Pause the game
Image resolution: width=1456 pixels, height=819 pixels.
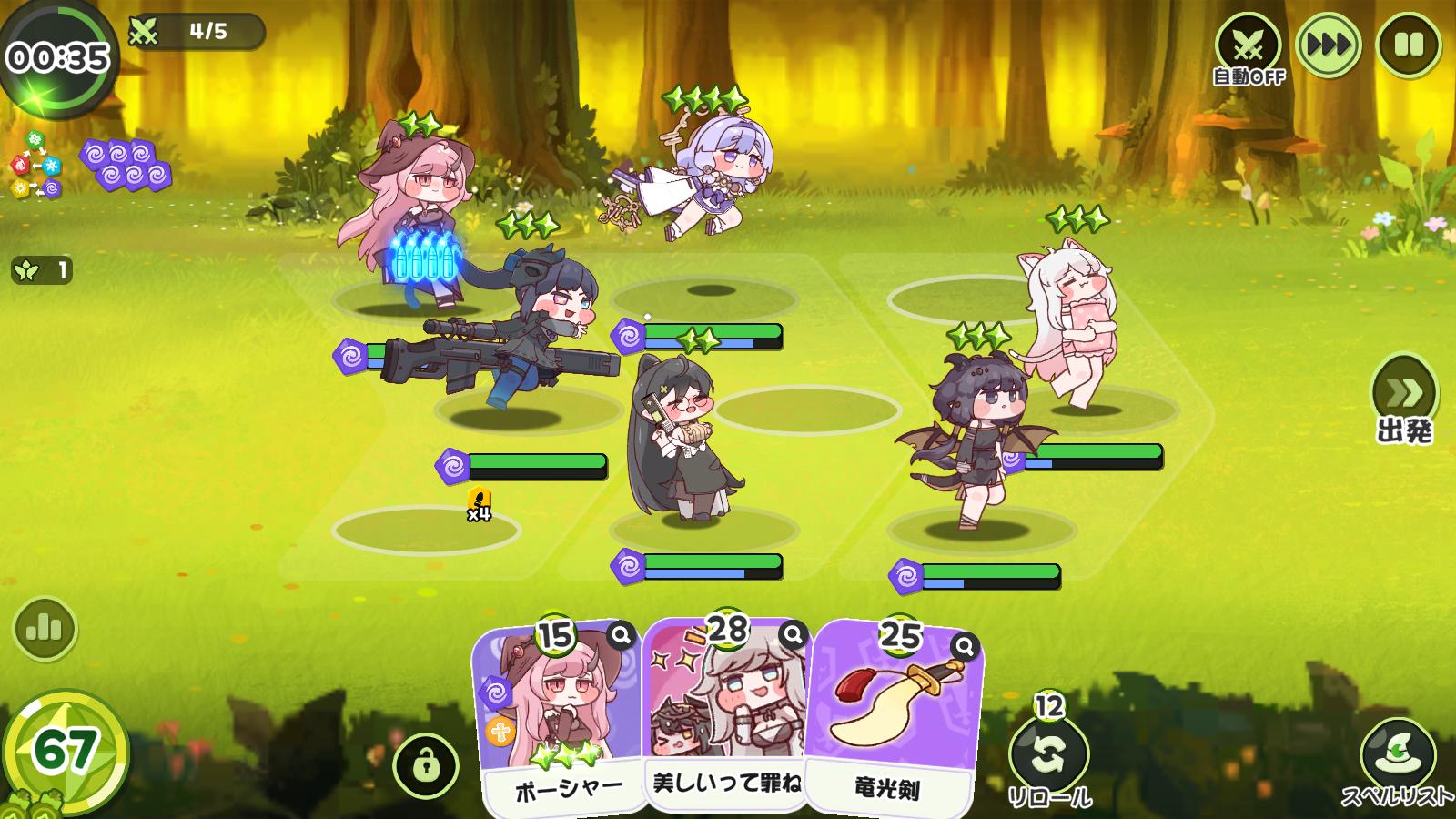[x=1409, y=45]
